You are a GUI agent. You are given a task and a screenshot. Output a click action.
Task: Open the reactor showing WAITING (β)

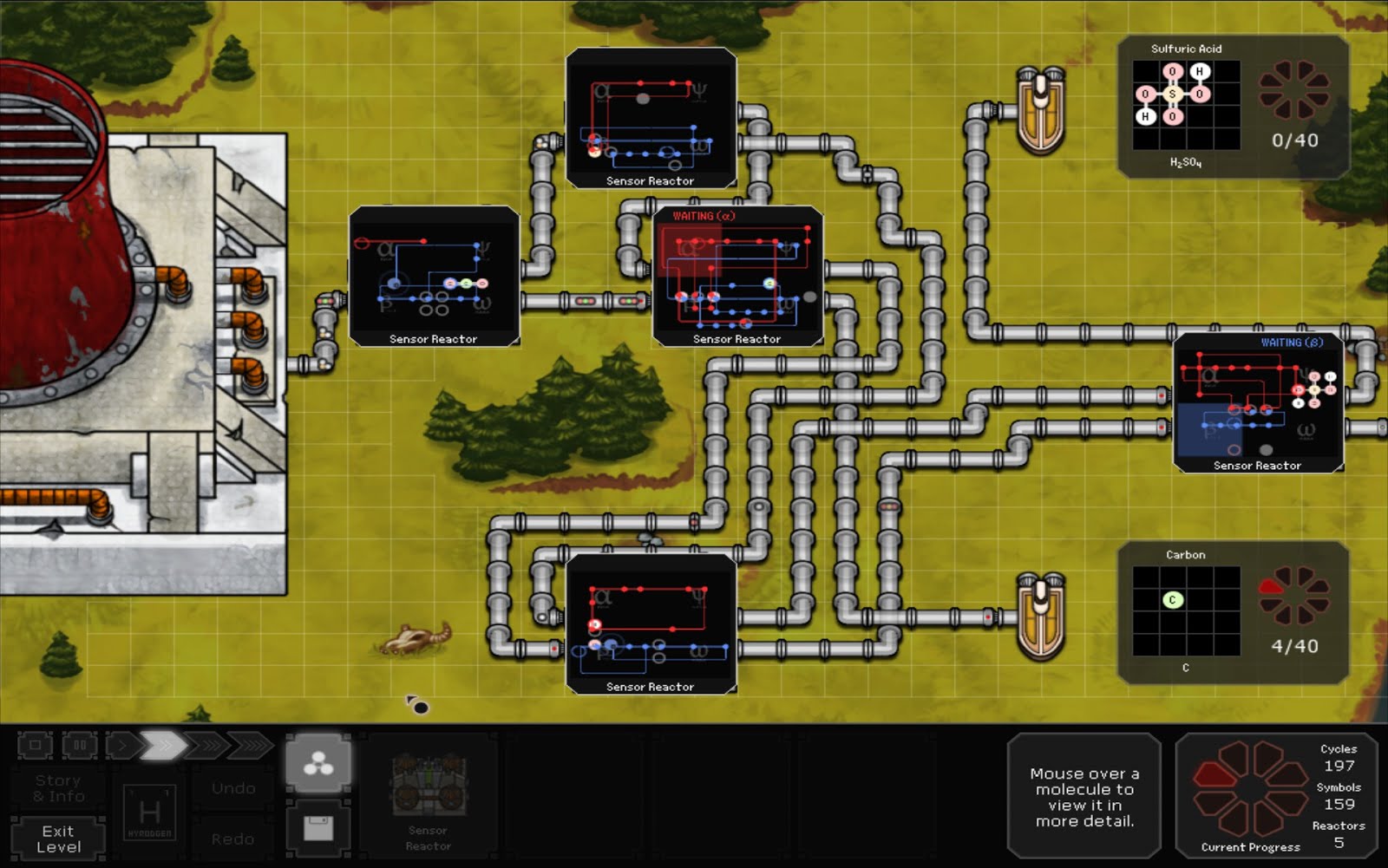click(1258, 403)
